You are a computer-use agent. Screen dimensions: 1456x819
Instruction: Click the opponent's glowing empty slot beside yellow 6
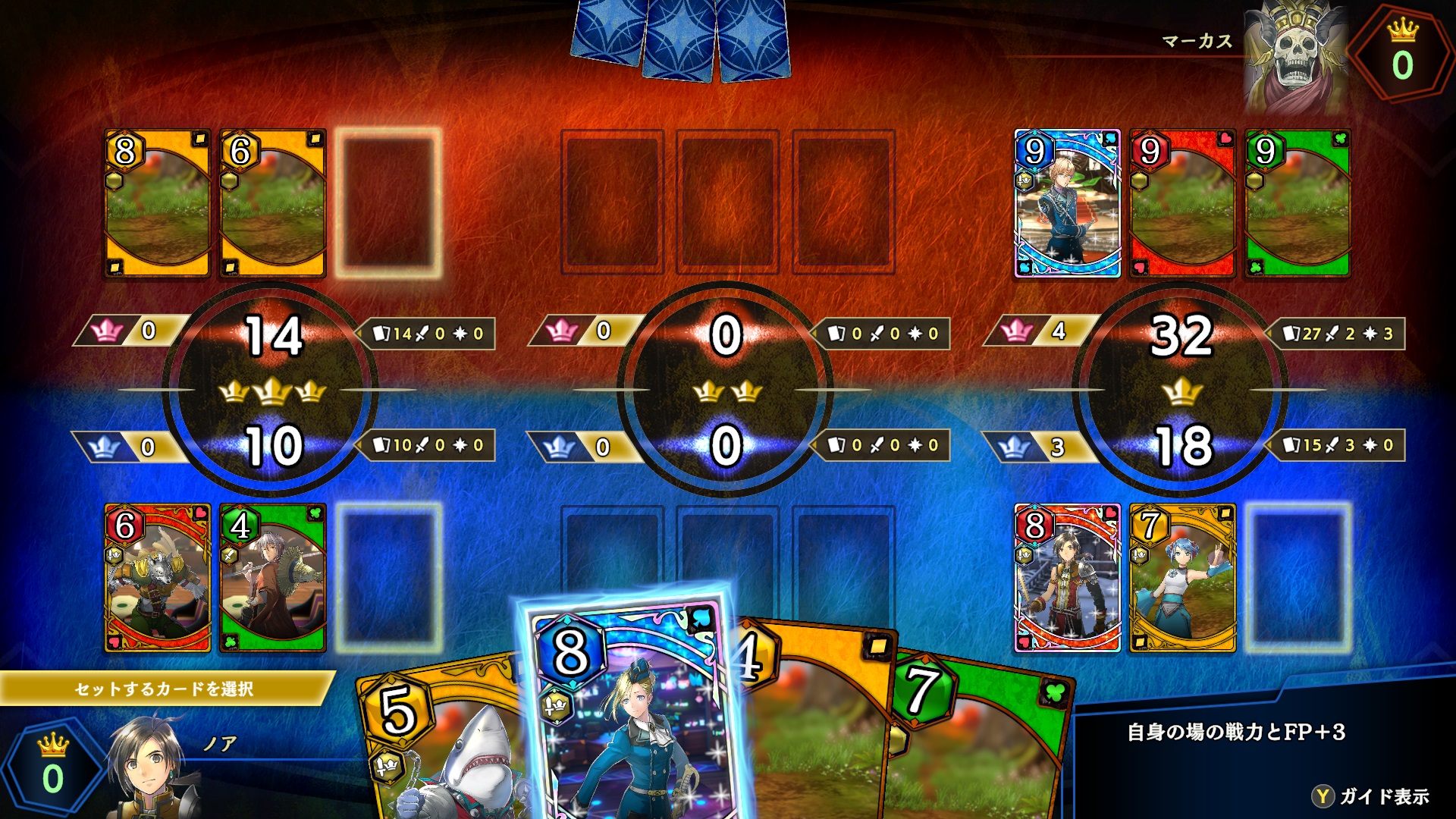(389, 203)
